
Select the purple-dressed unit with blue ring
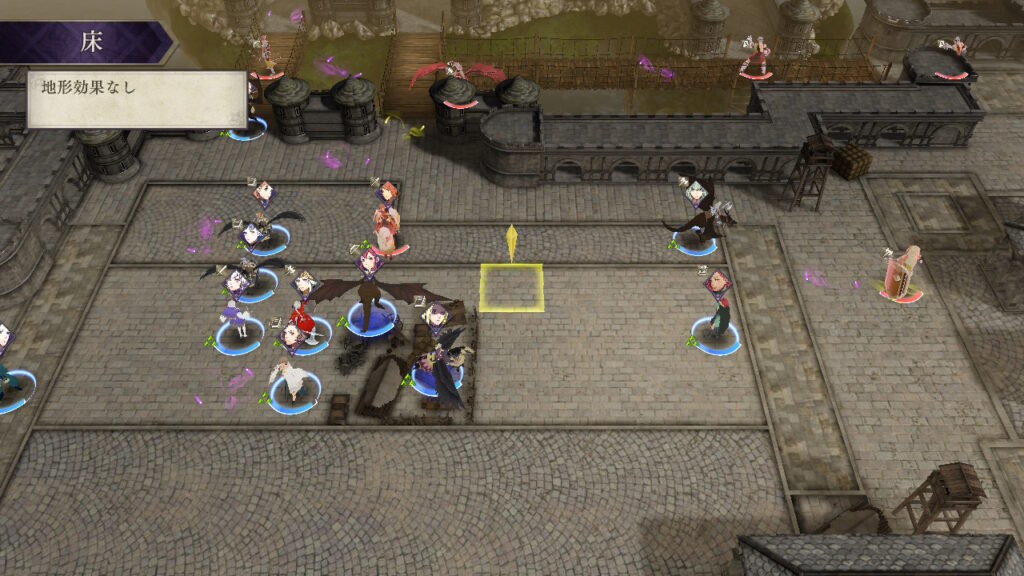238,322
